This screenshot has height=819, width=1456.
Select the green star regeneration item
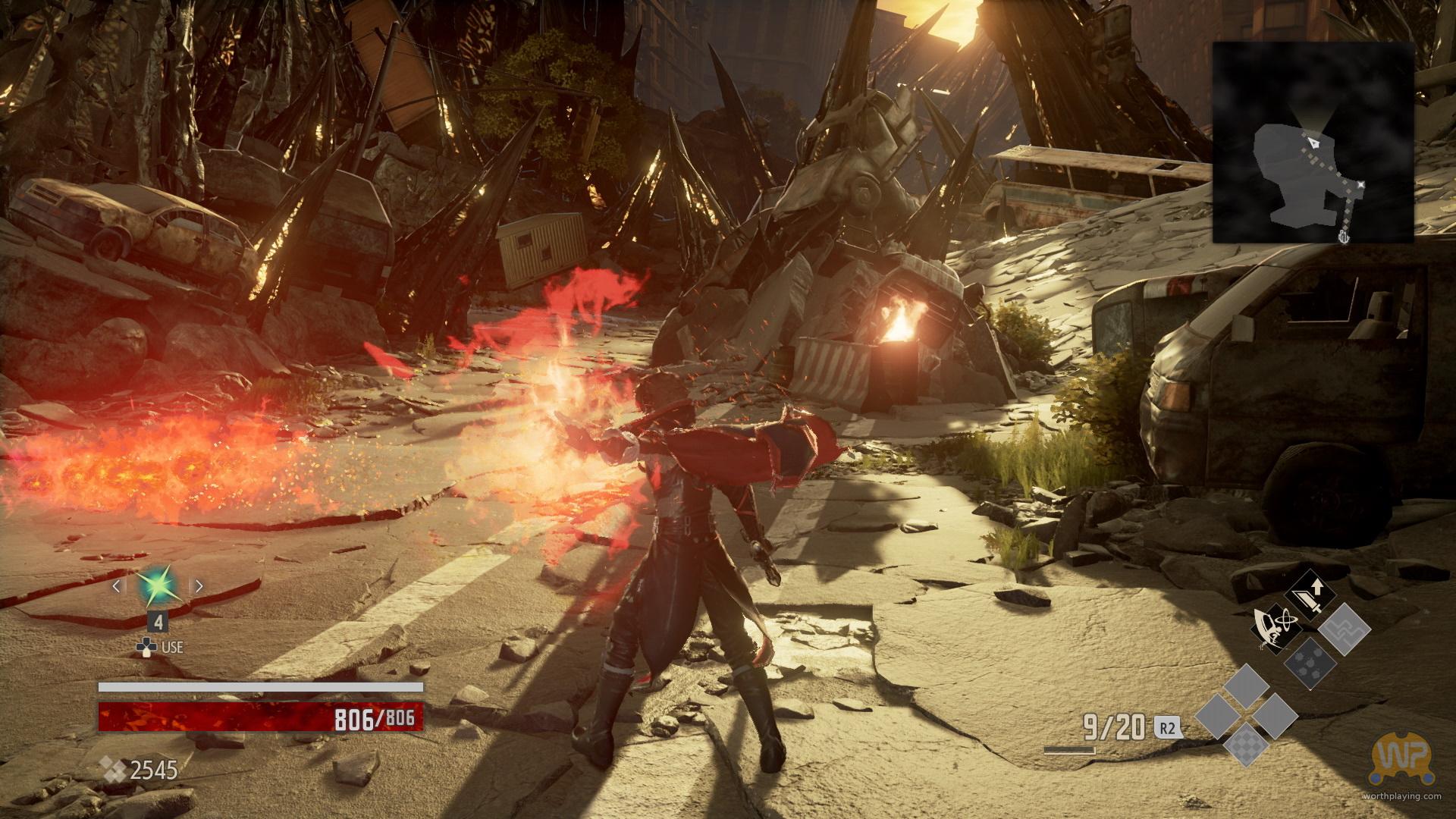[x=157, y=585]
